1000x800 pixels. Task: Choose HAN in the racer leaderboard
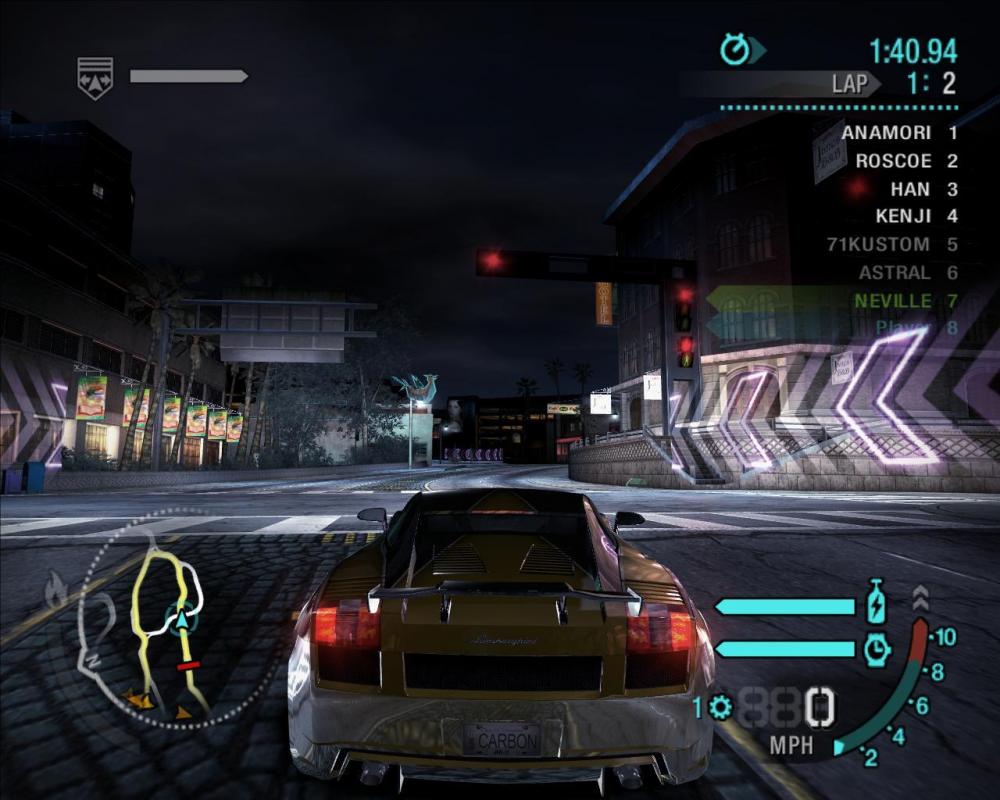coord(909,188)
